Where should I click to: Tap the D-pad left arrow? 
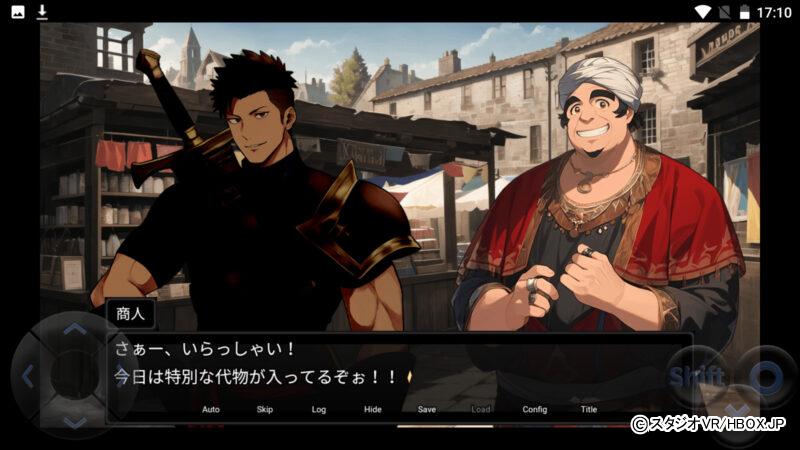pos(28,377)
